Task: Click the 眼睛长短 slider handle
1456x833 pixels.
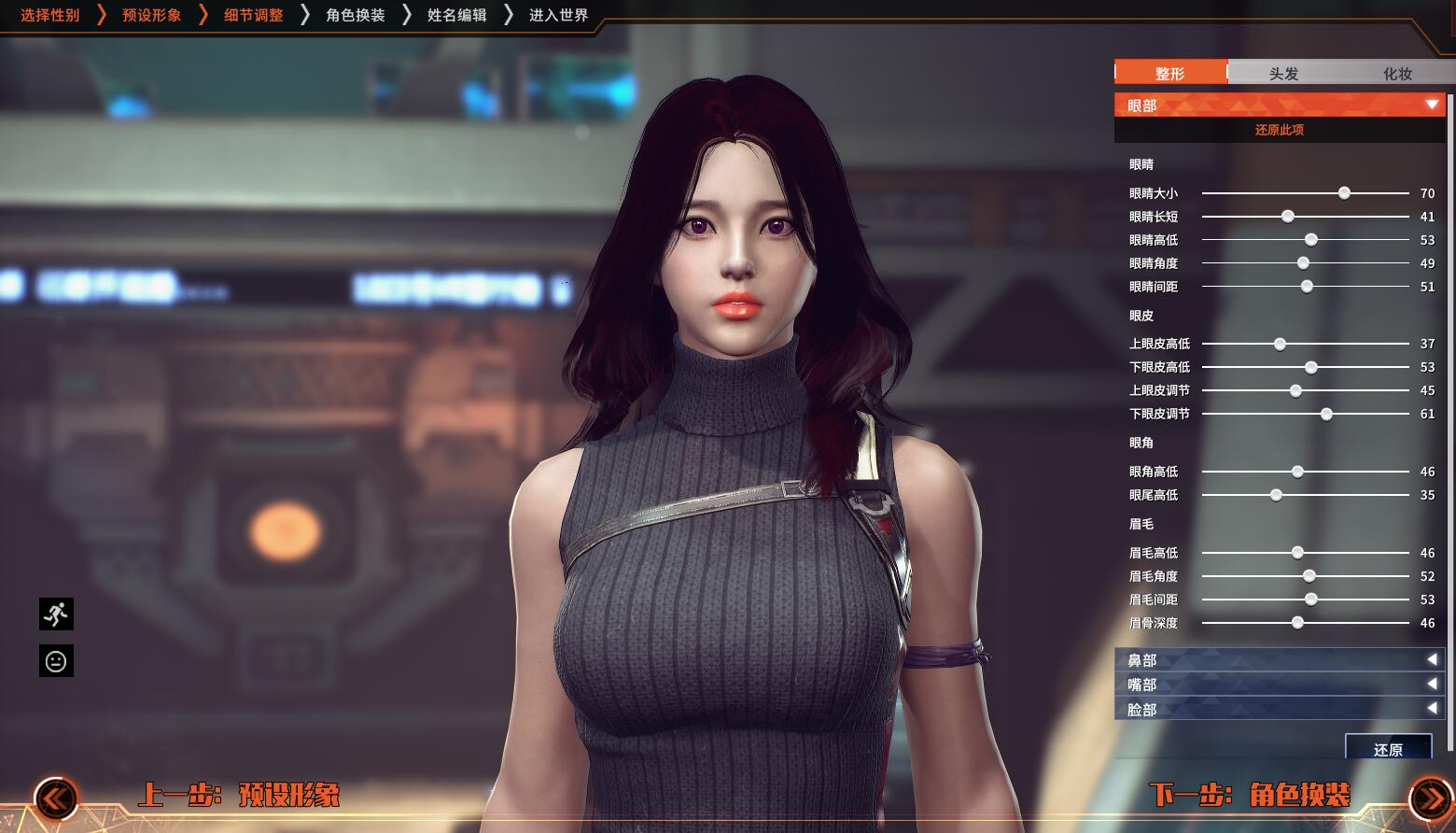Action: (x=1288, y=217)
